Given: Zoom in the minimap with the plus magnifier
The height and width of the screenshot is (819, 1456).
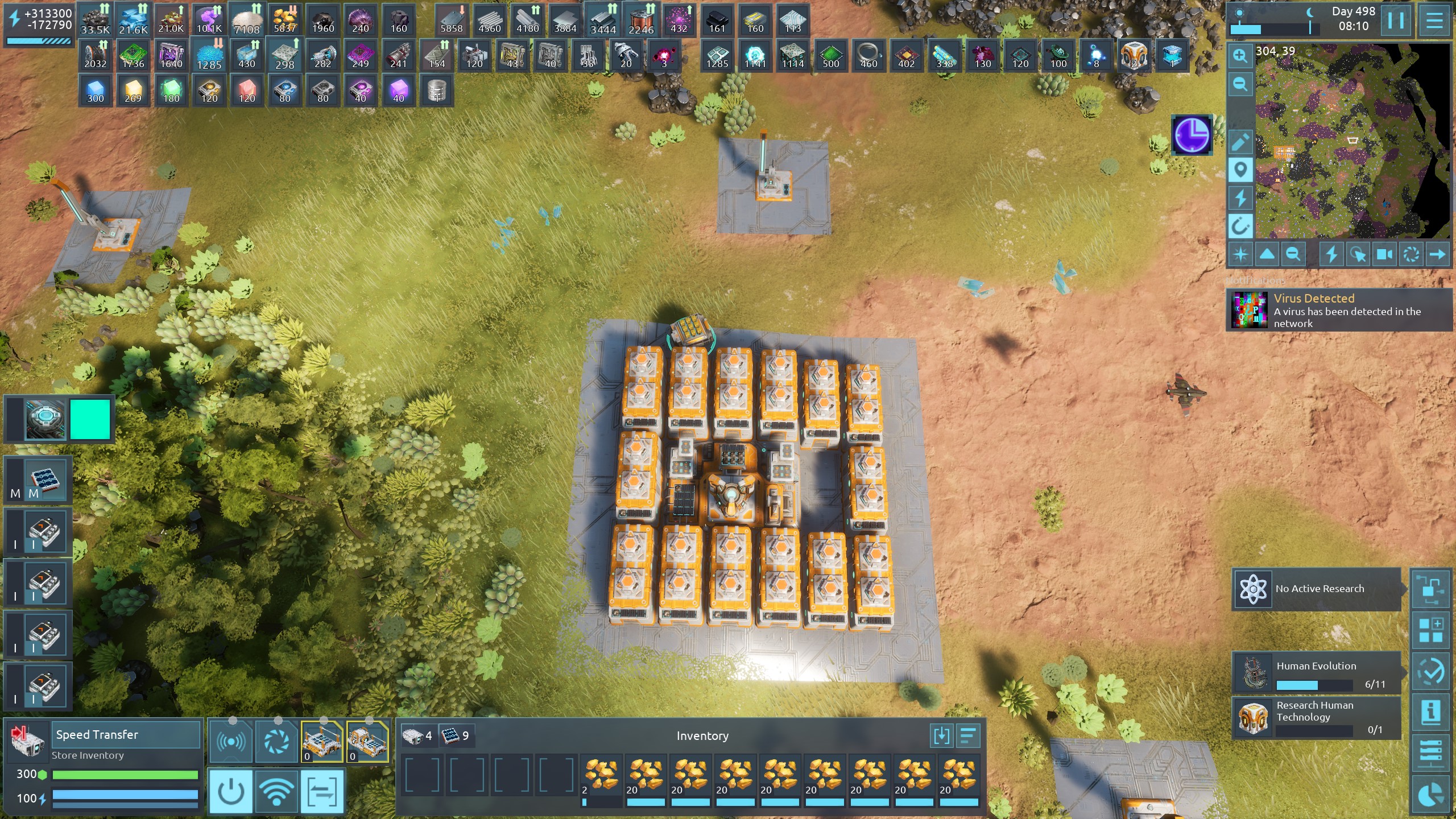Looking at the screenshot, I should [x=1240, y=56].
